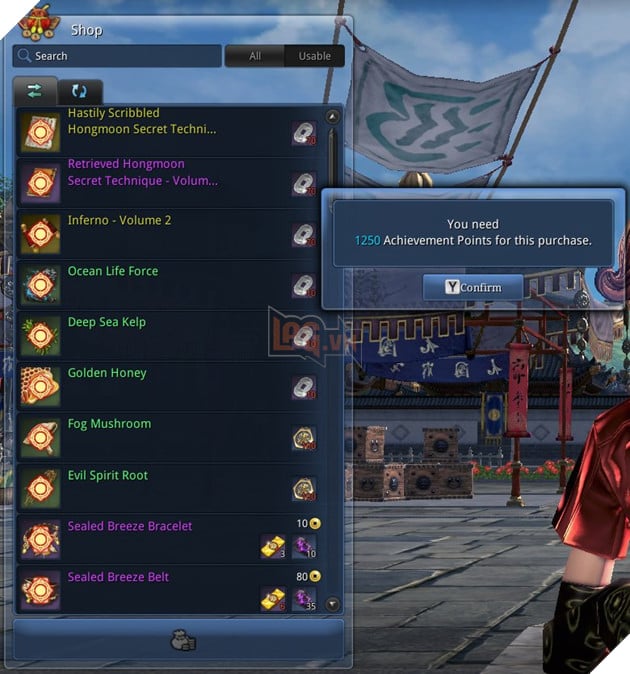Confirm the Achievement Points notice
630x674 pixels.
click(473, 287)
